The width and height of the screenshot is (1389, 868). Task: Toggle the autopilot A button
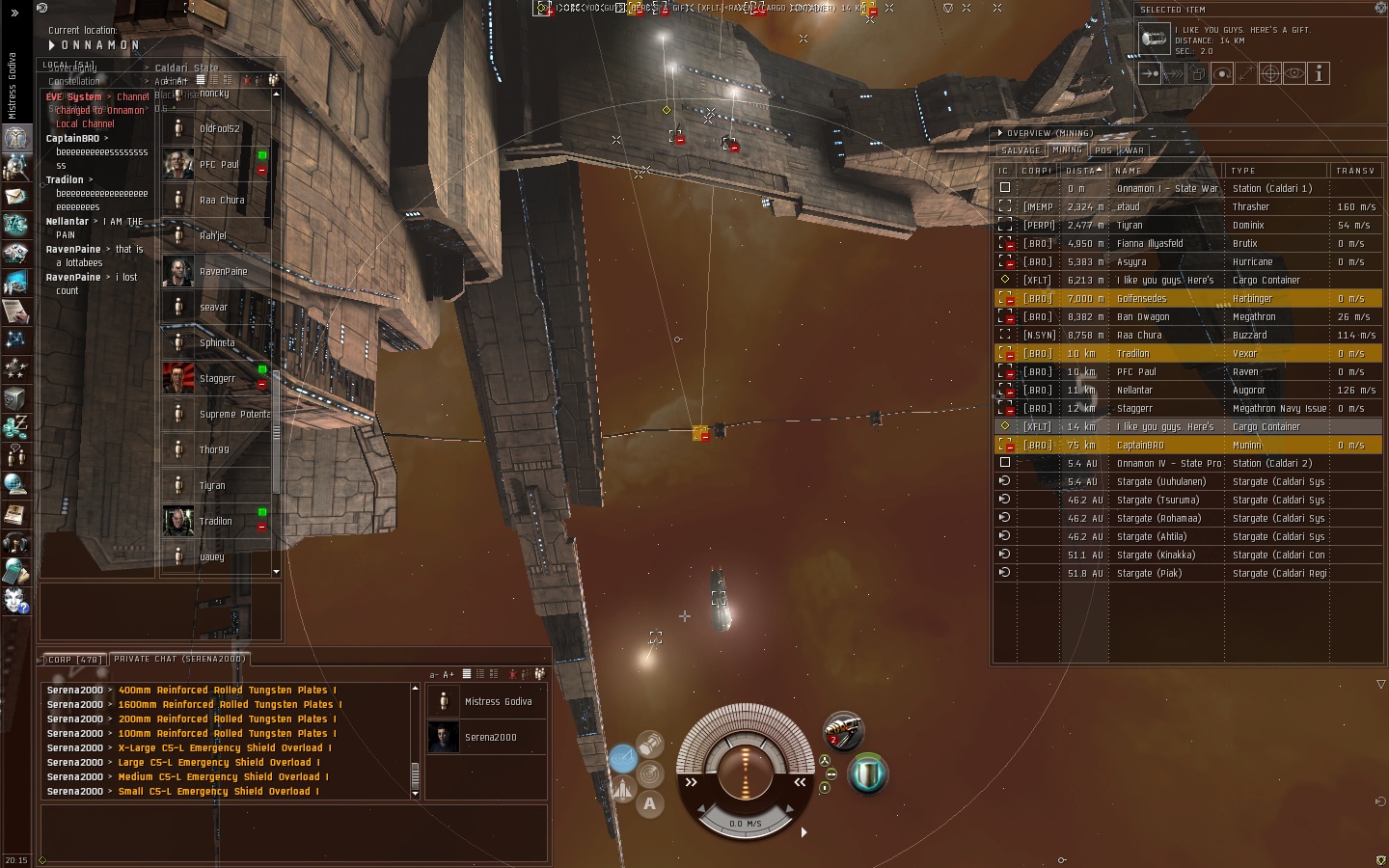pyautogui.click(x=649, y=803)
